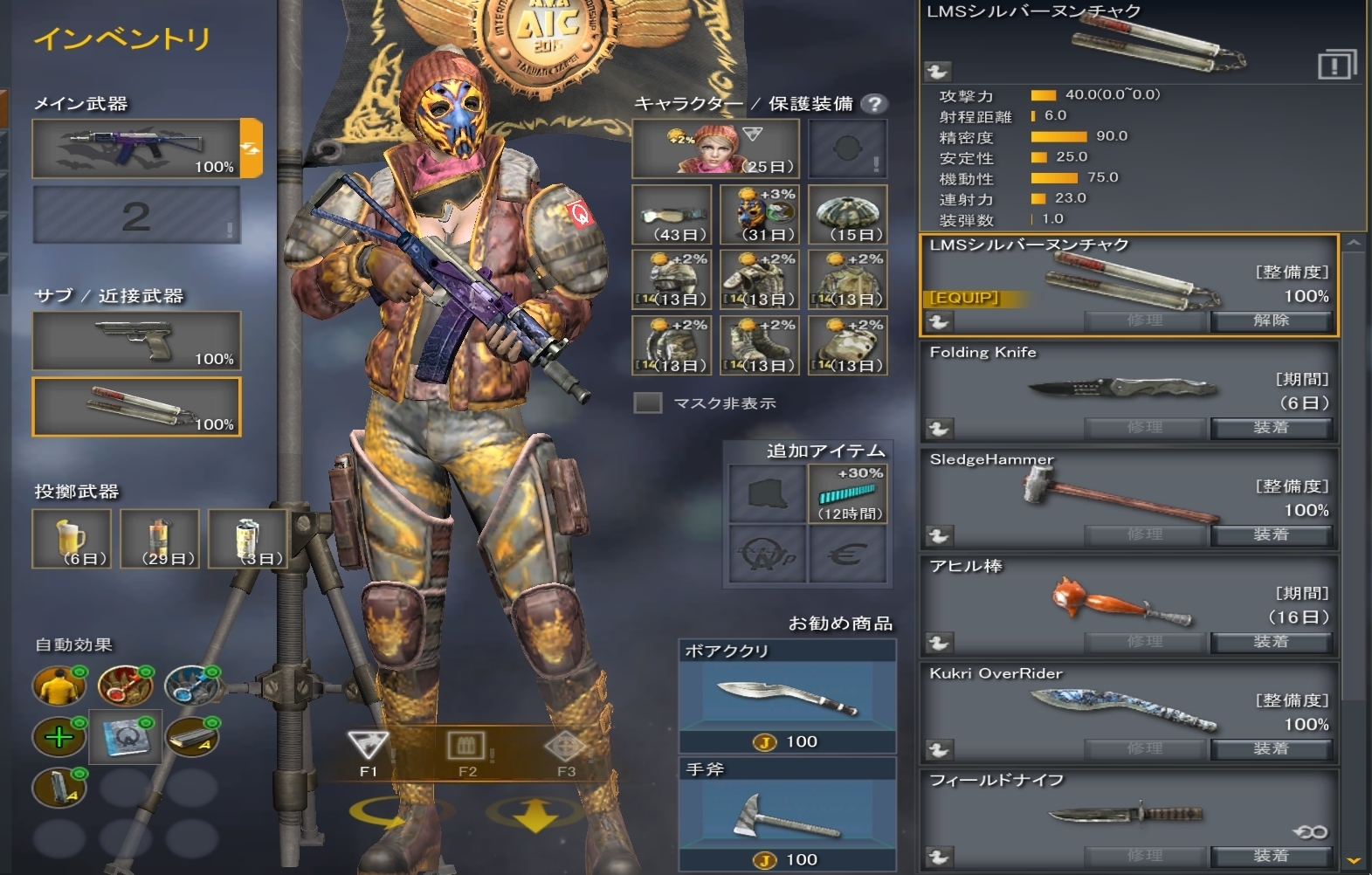Open the 手斧 recommended item
This screenshot has height=875, width=1372.
pos(787,814)
